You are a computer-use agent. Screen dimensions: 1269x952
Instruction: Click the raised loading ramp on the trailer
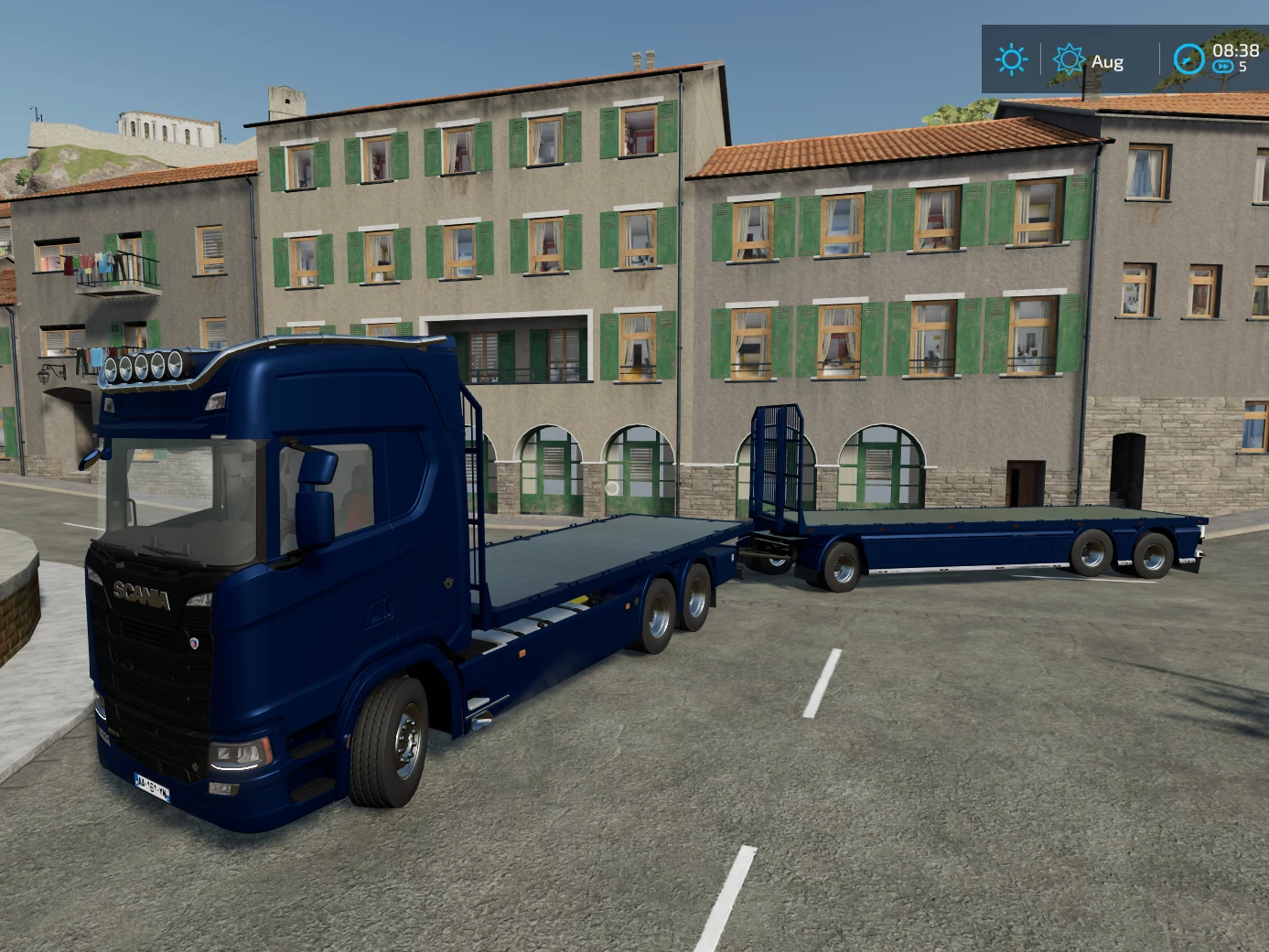tap(779, 457)
